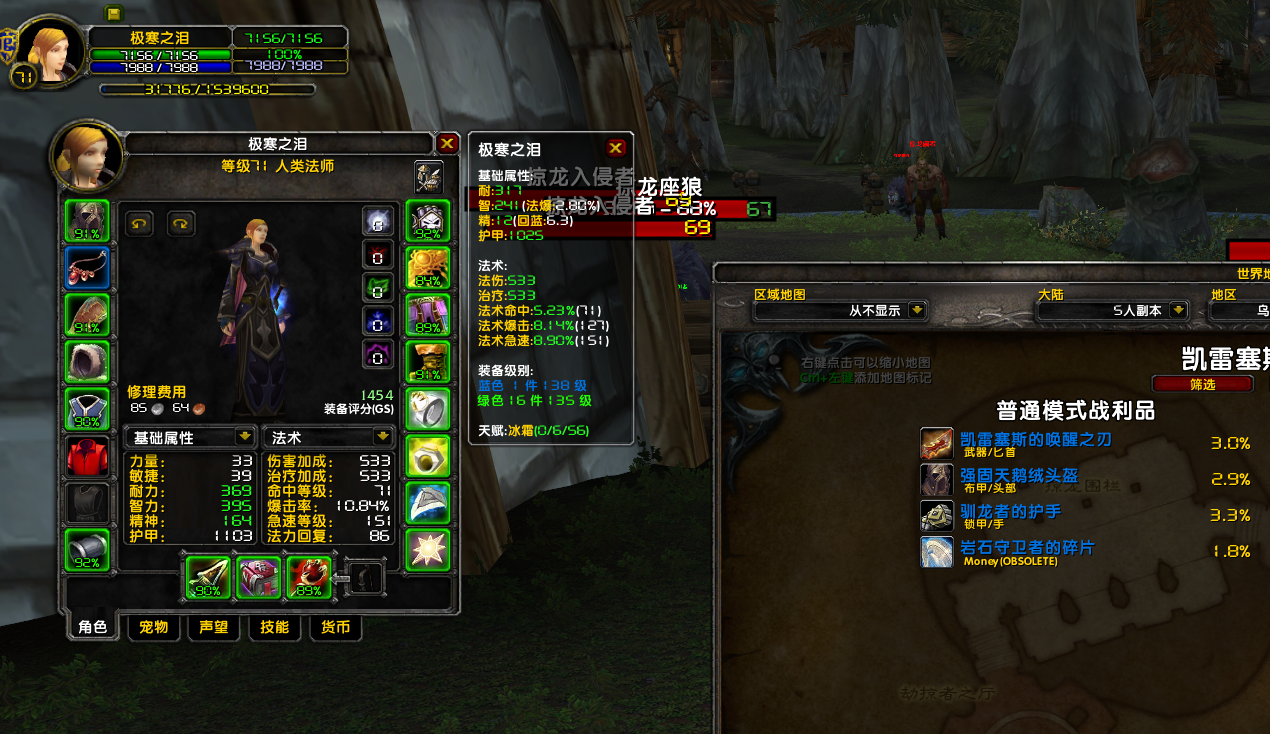Open the 基础属性 stats dropdown

[x=244, y=437]
